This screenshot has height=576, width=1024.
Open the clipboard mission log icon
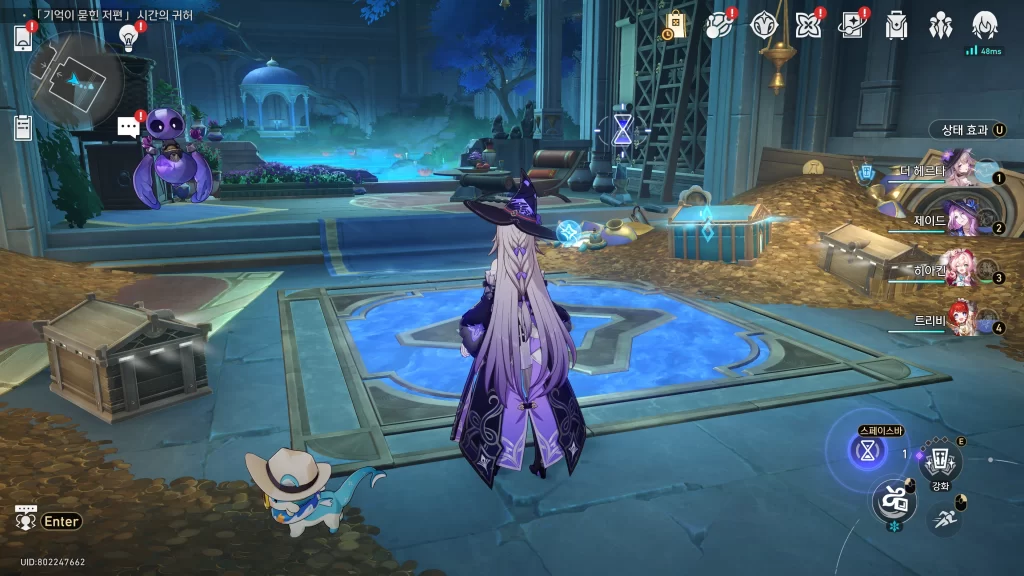click(23, 127)
